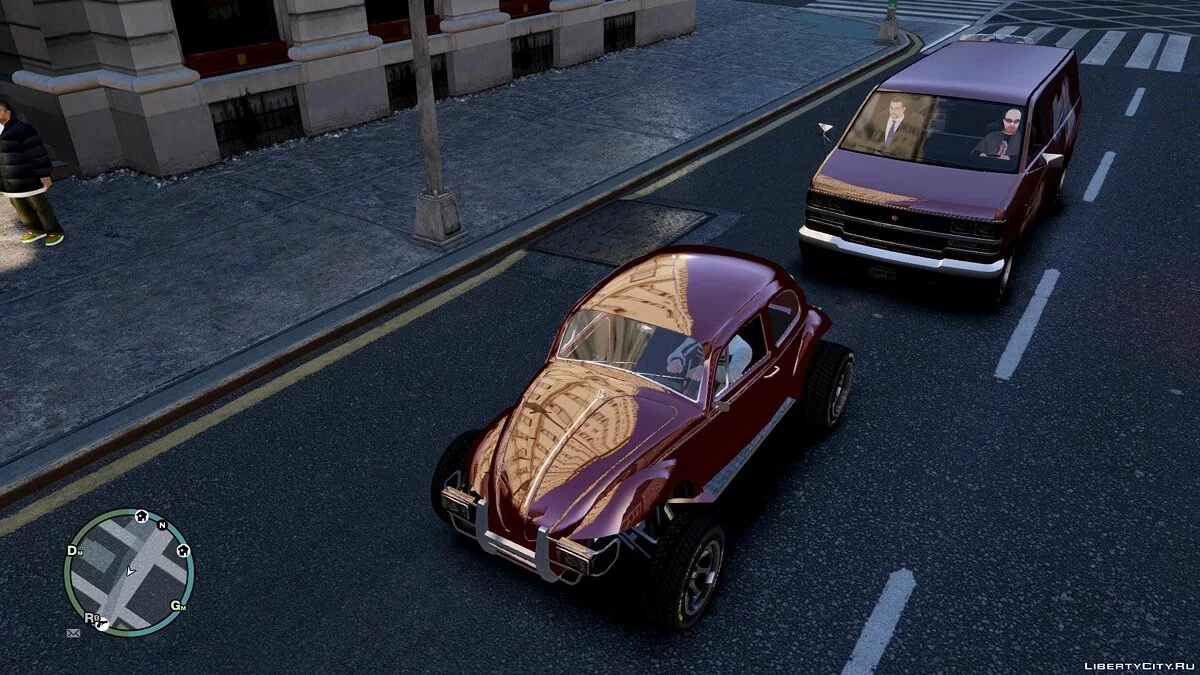The height and width of the screenshot is (675, 1200).
Task: Open the envelope message icon
Action: pos(73,633)
